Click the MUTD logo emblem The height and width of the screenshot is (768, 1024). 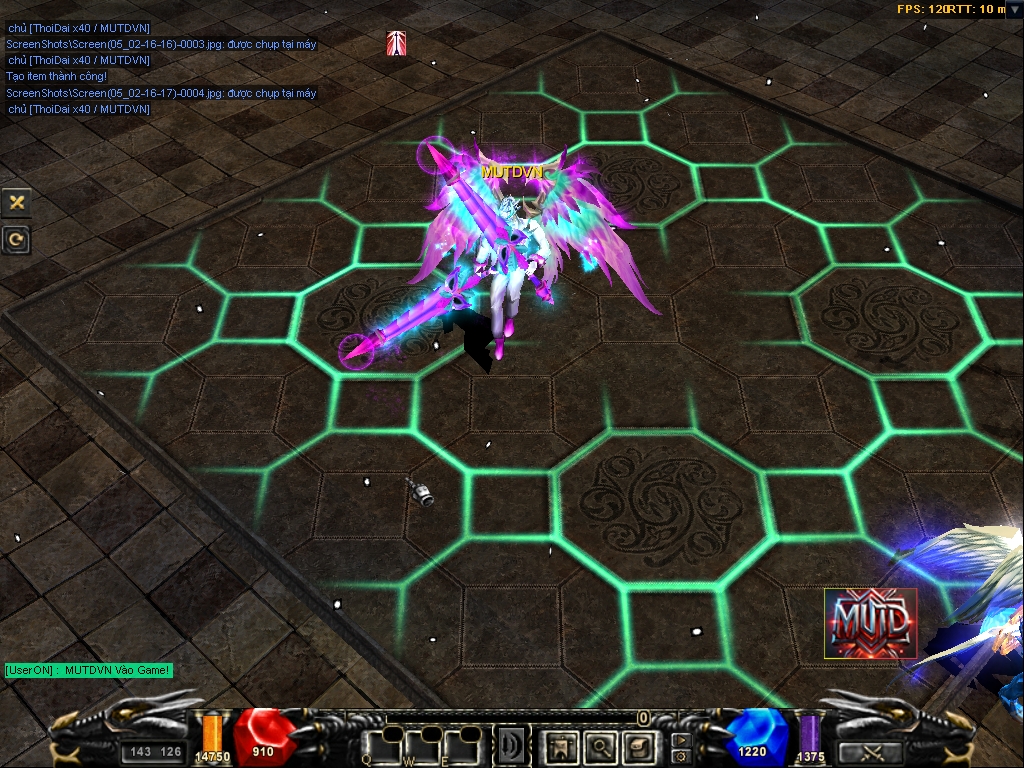(x=869, y=623)
